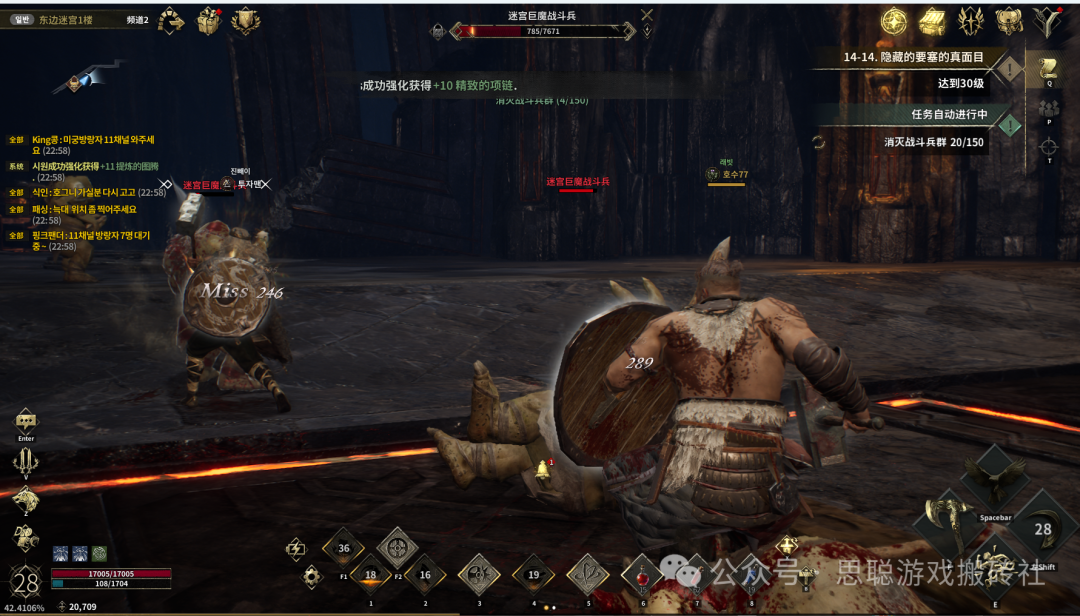Open the gift box rewards icon
Image resolution: width=1080 pixels, height=616 pixels.
(x=208, y=20)
